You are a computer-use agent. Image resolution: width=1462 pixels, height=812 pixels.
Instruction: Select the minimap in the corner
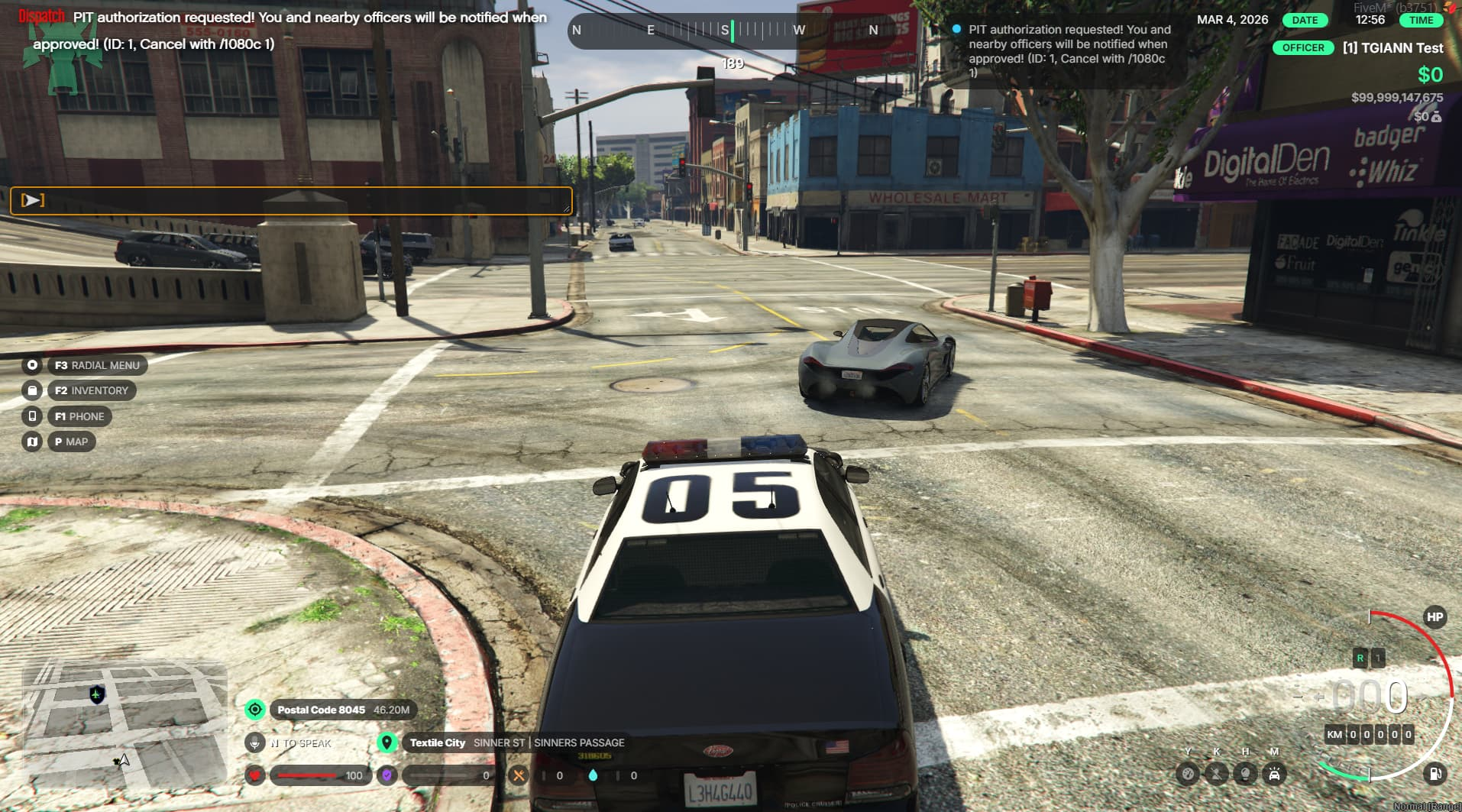(125, 723)
